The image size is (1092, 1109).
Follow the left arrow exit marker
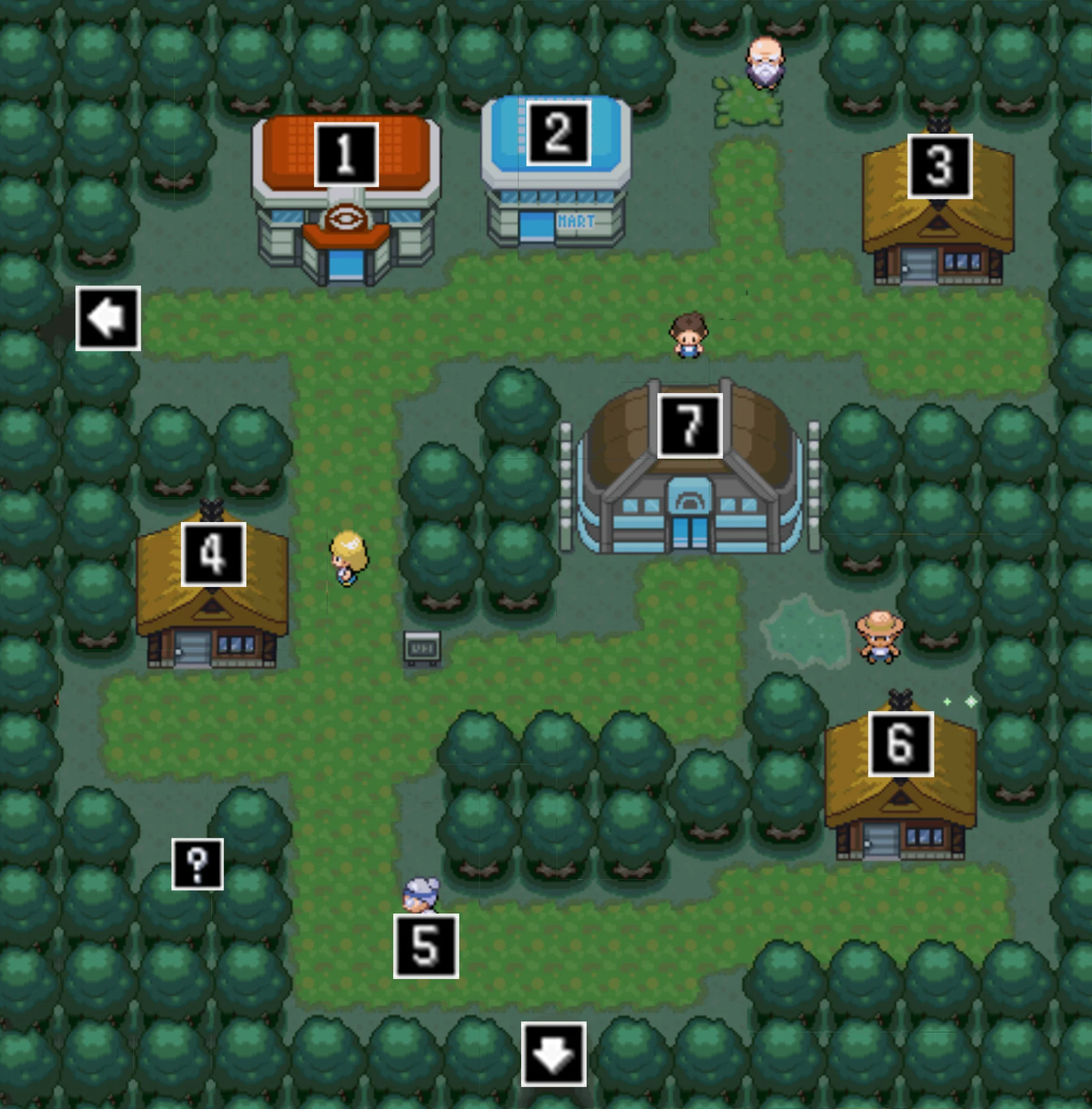pos(108,318)
